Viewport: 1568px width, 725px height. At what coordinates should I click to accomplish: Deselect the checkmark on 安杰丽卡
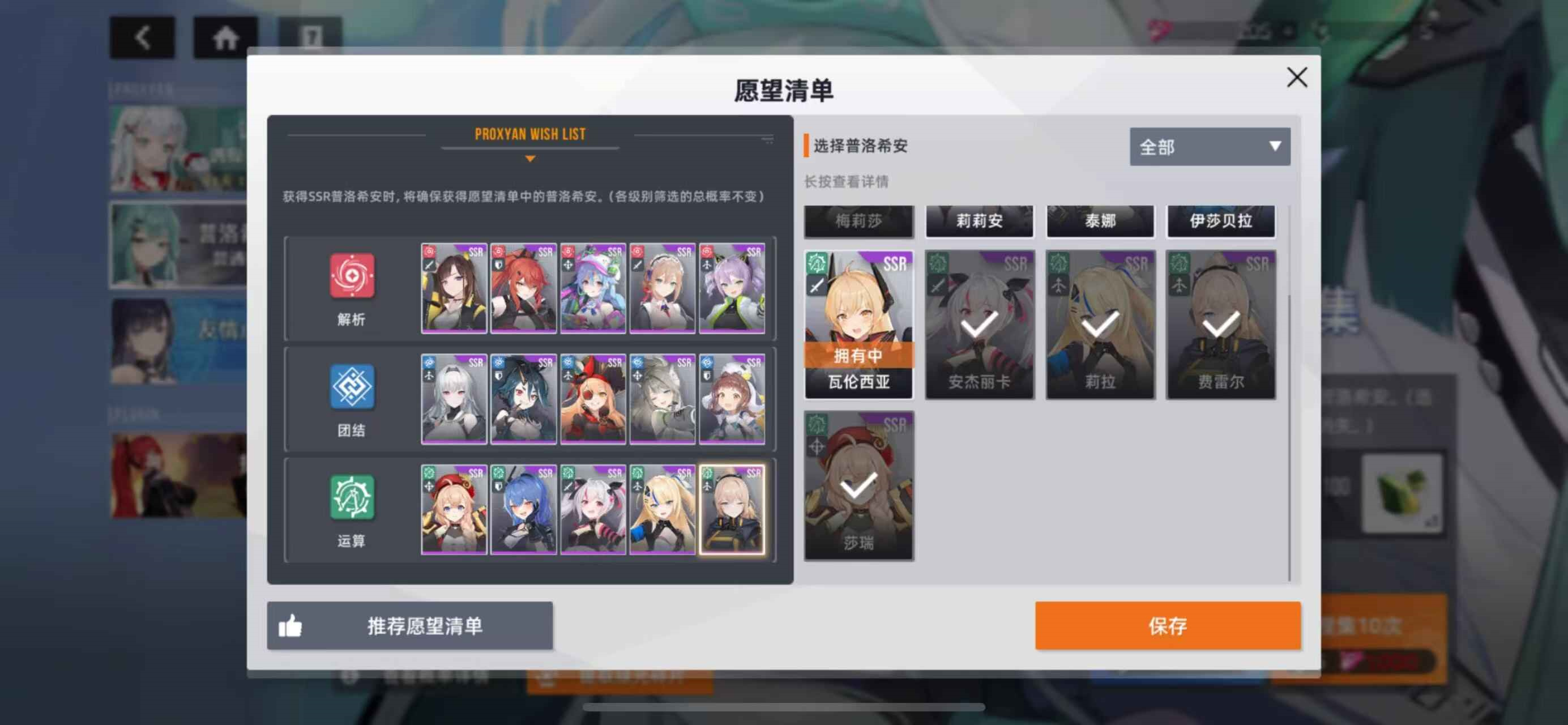point(980,326)
